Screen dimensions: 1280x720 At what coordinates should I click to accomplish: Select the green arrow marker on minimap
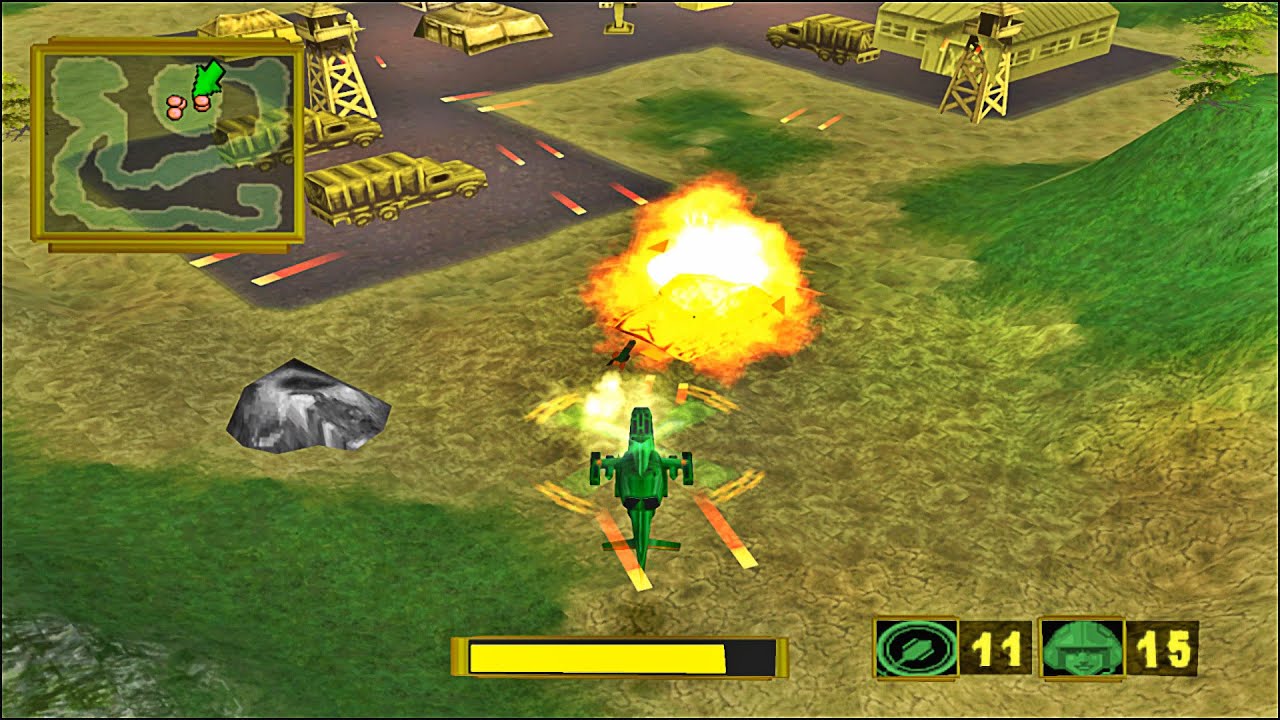207,80
